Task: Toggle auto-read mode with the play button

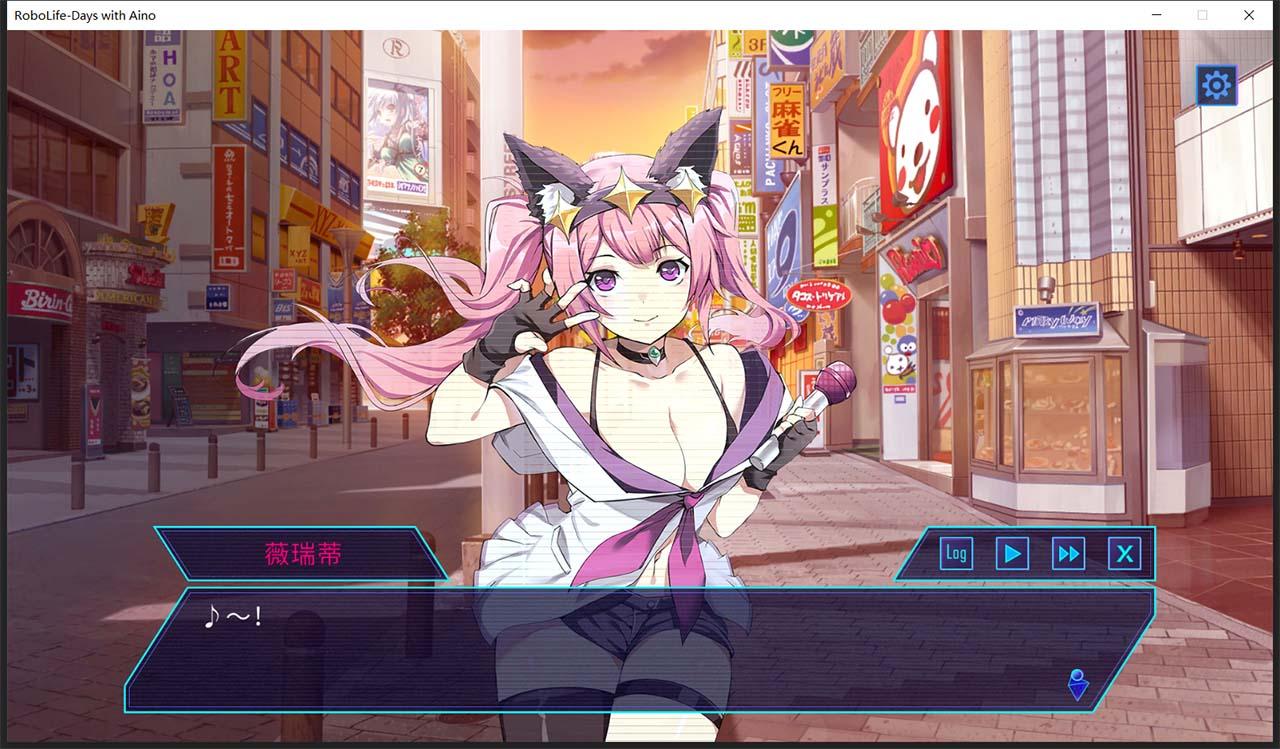Action: pos(1011,552)
